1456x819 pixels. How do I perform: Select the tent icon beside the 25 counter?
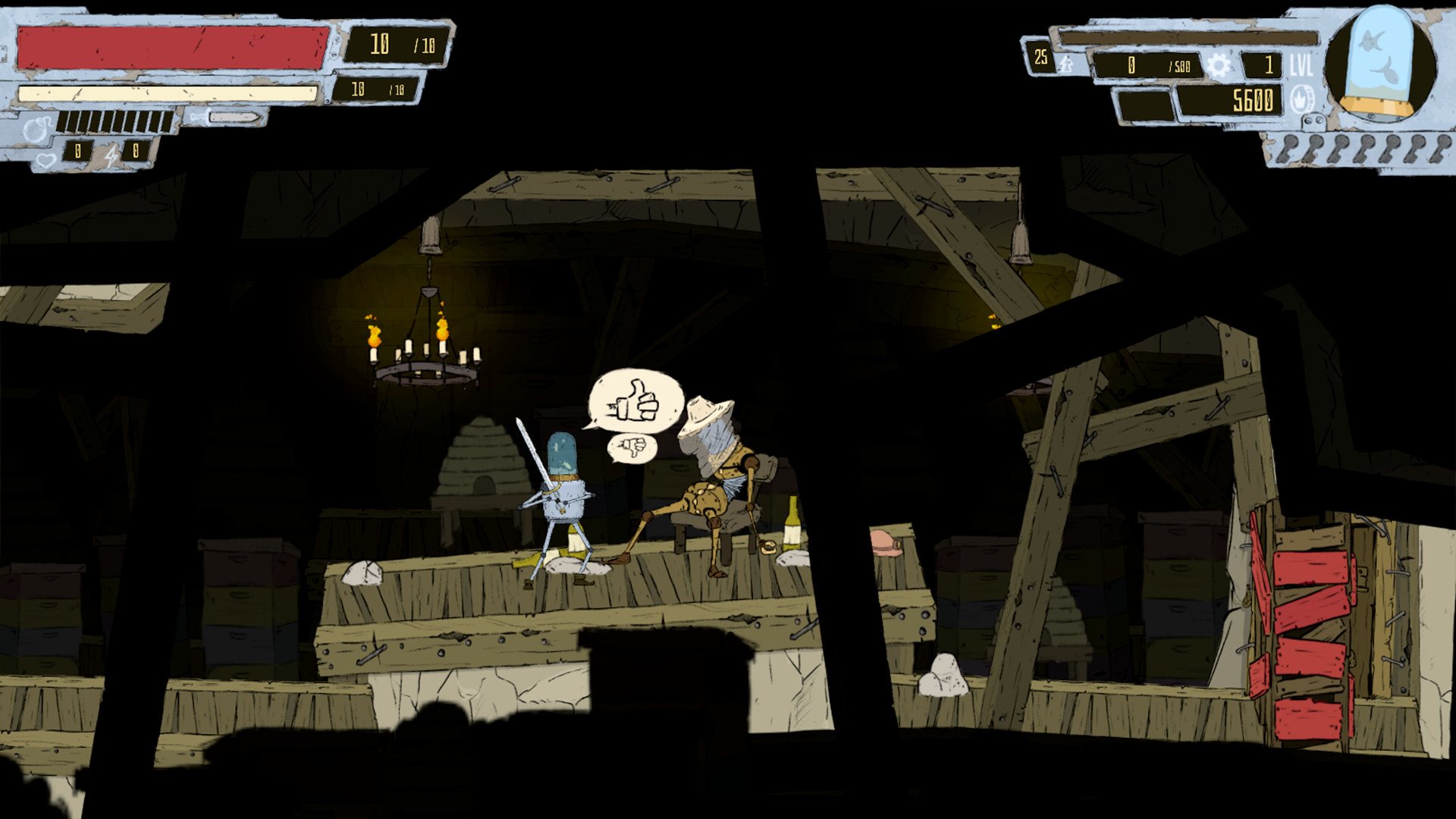coord(1066,66)
